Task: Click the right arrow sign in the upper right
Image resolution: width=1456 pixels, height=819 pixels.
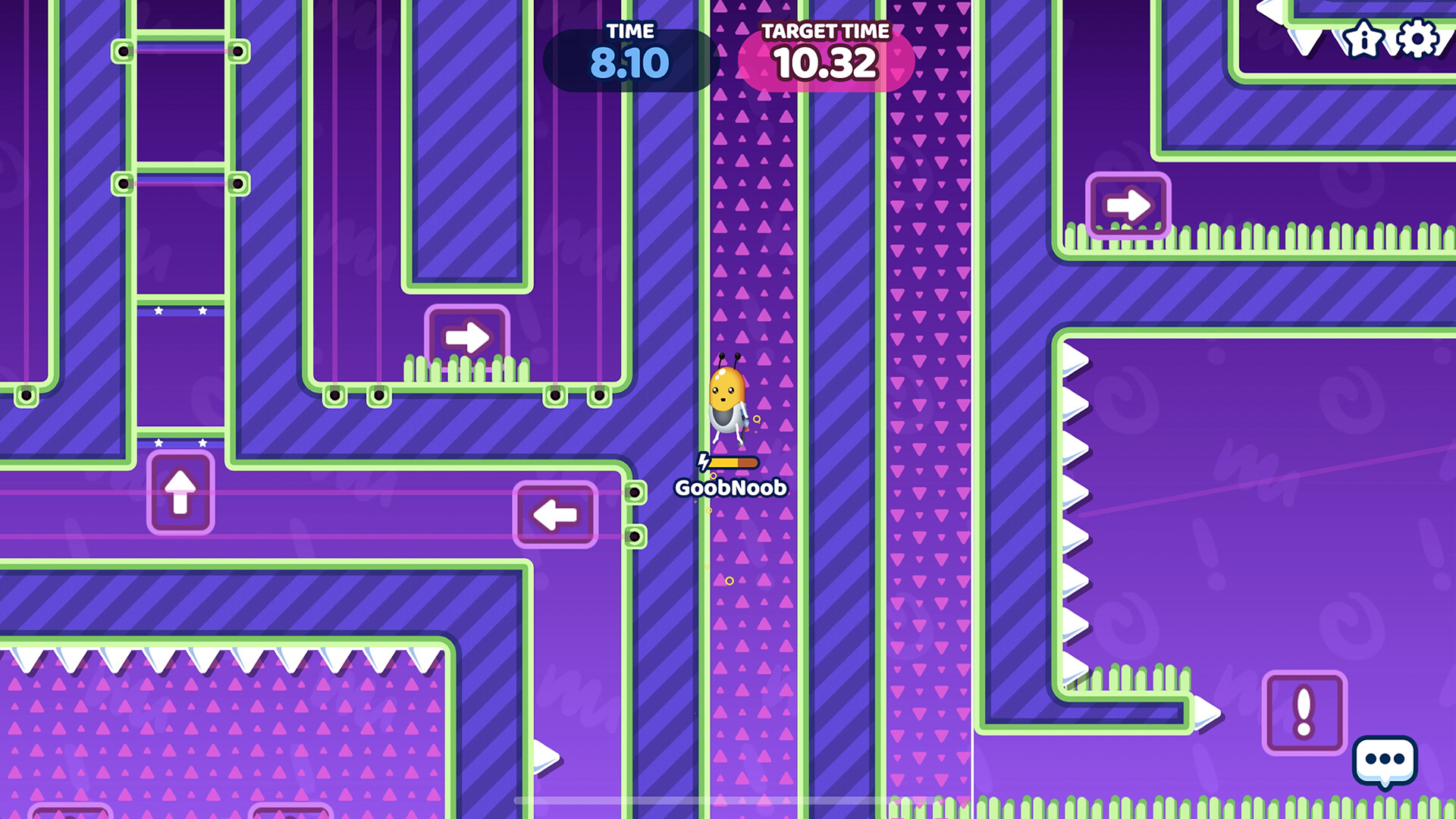Action: pyautogui.click(x=1128, y=202)
